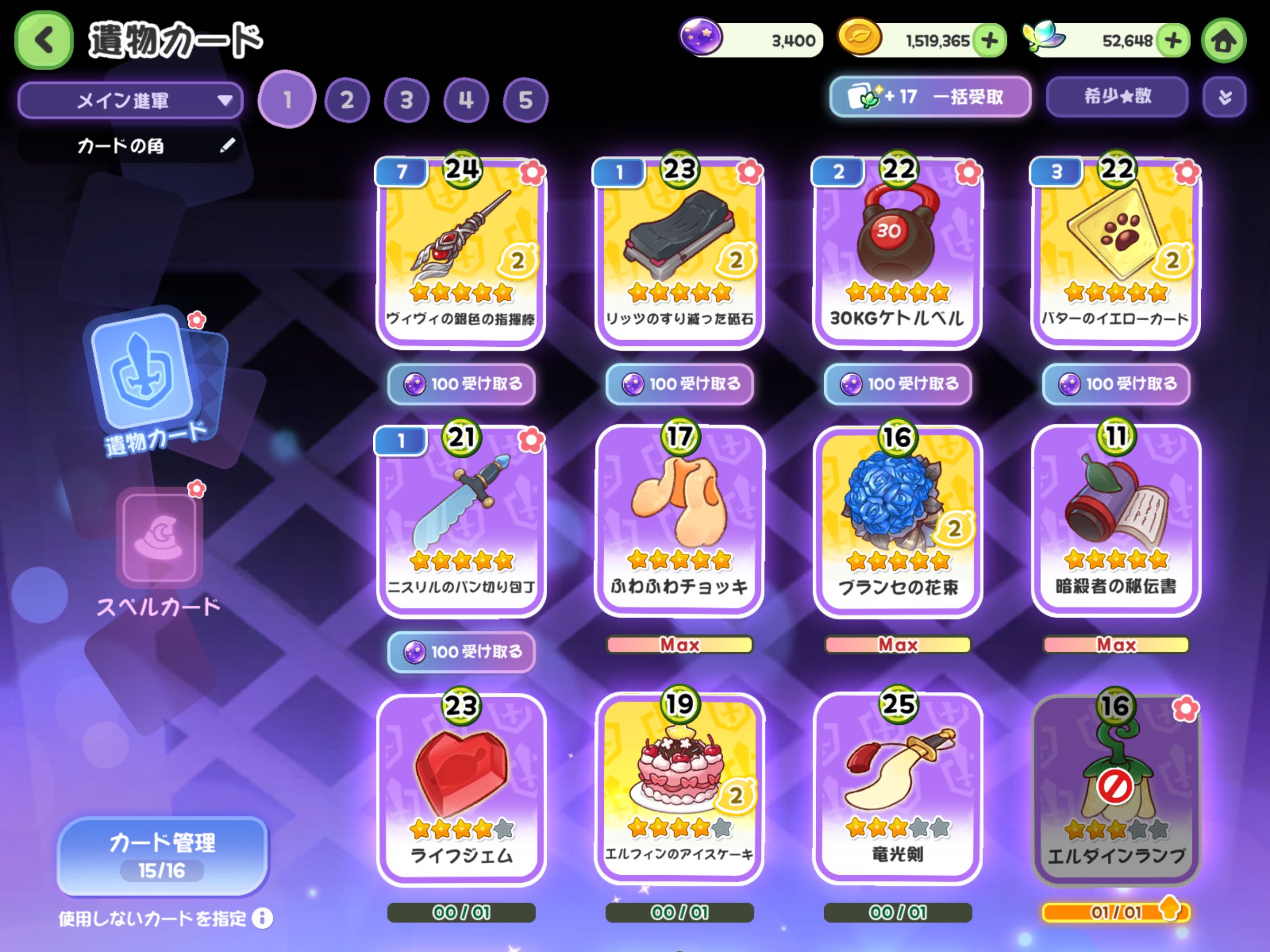Open the メイン進軍 dropdown

point(130,100)
